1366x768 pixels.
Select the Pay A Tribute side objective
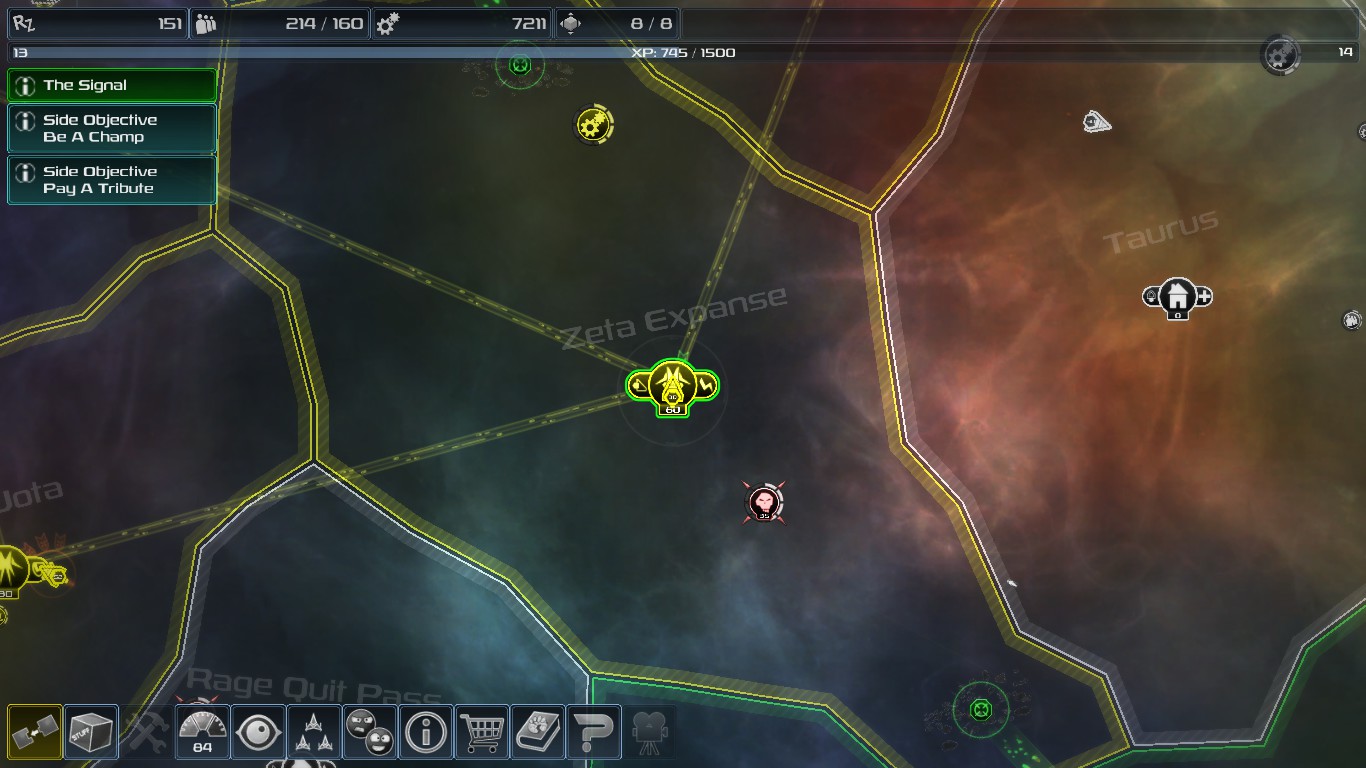pyautogui.click(x=112, y=180)
